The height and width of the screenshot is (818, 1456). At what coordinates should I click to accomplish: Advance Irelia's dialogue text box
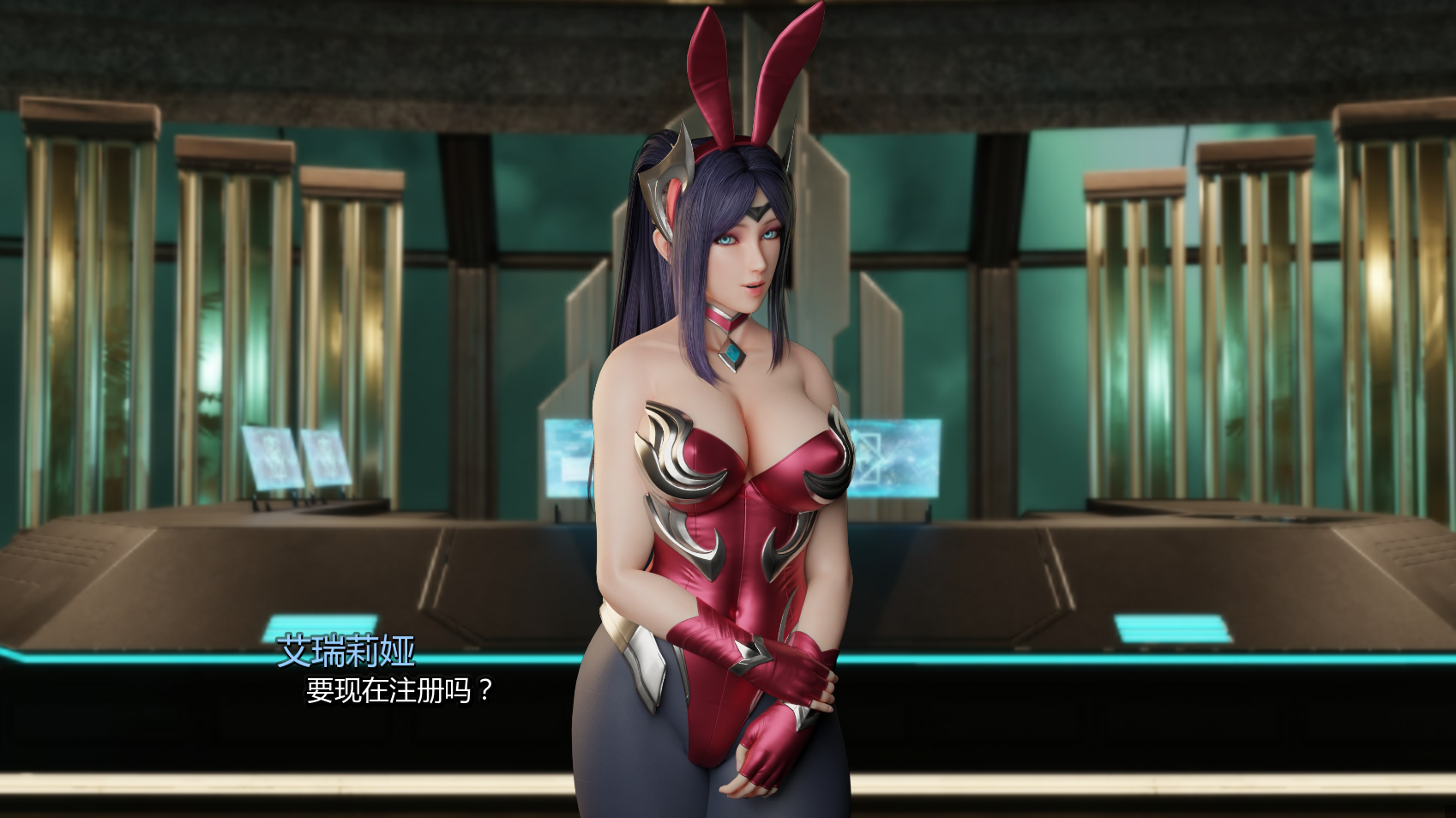click(400, 690)
